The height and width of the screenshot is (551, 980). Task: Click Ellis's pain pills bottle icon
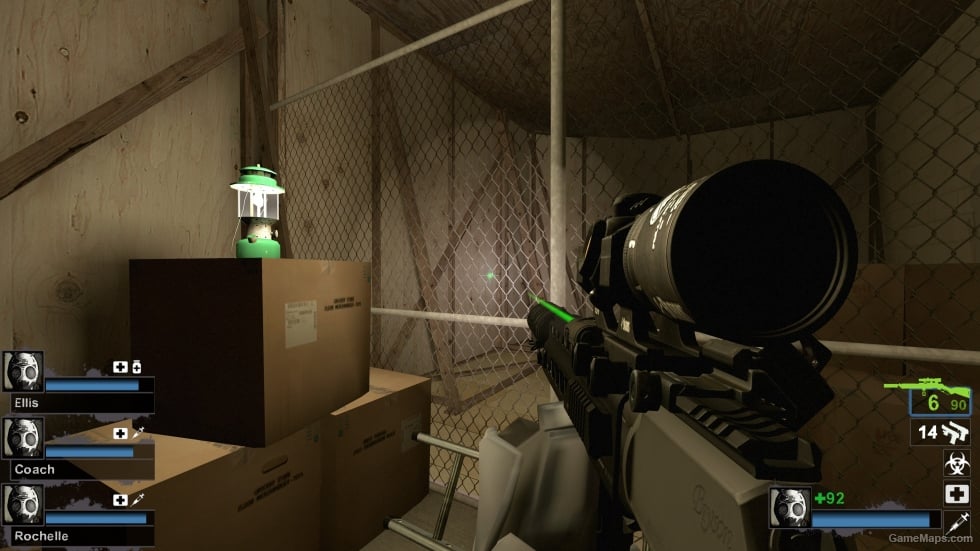[x=137, y=368]
